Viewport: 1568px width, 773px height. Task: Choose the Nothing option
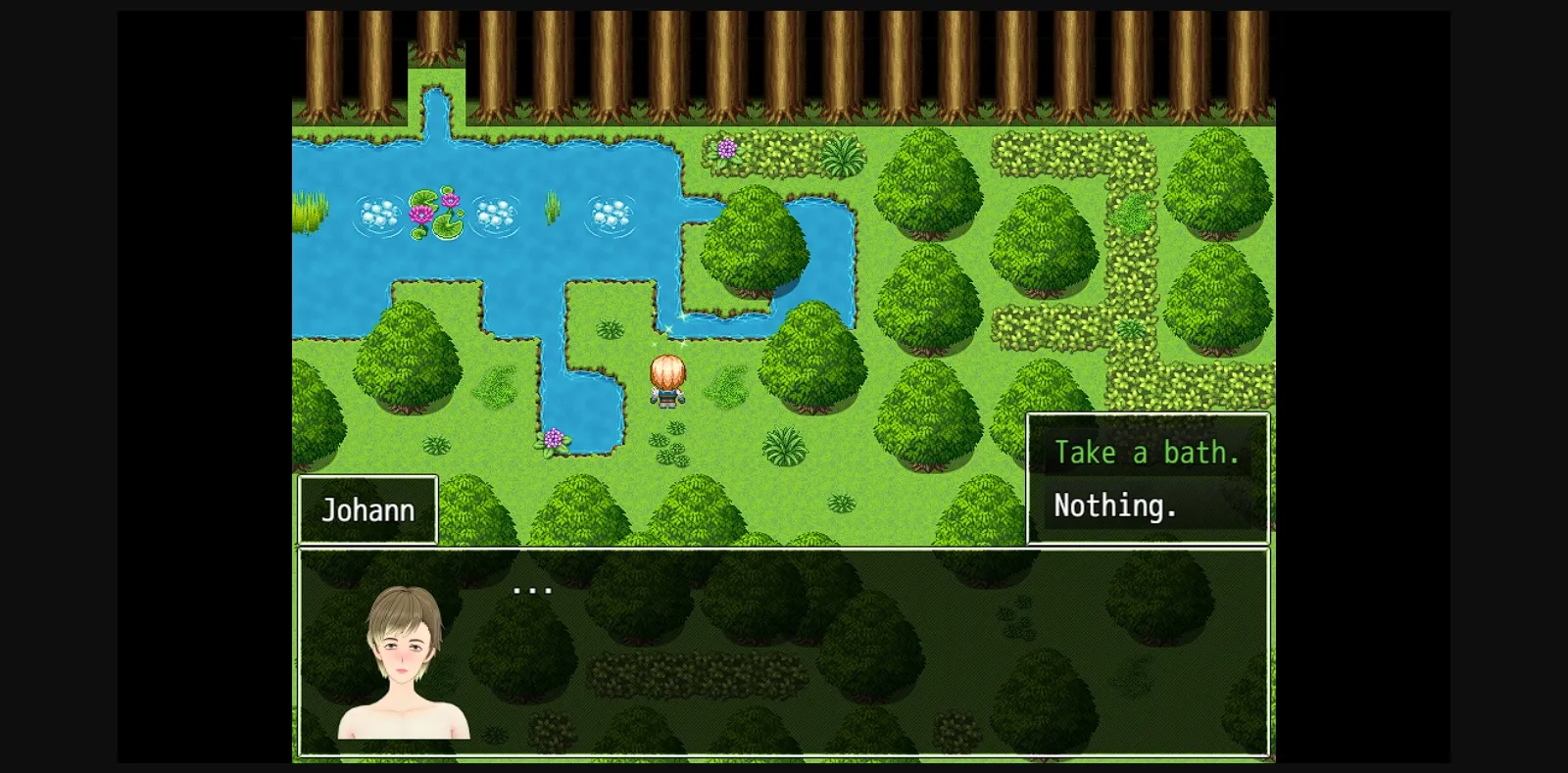click(1113, 506)
